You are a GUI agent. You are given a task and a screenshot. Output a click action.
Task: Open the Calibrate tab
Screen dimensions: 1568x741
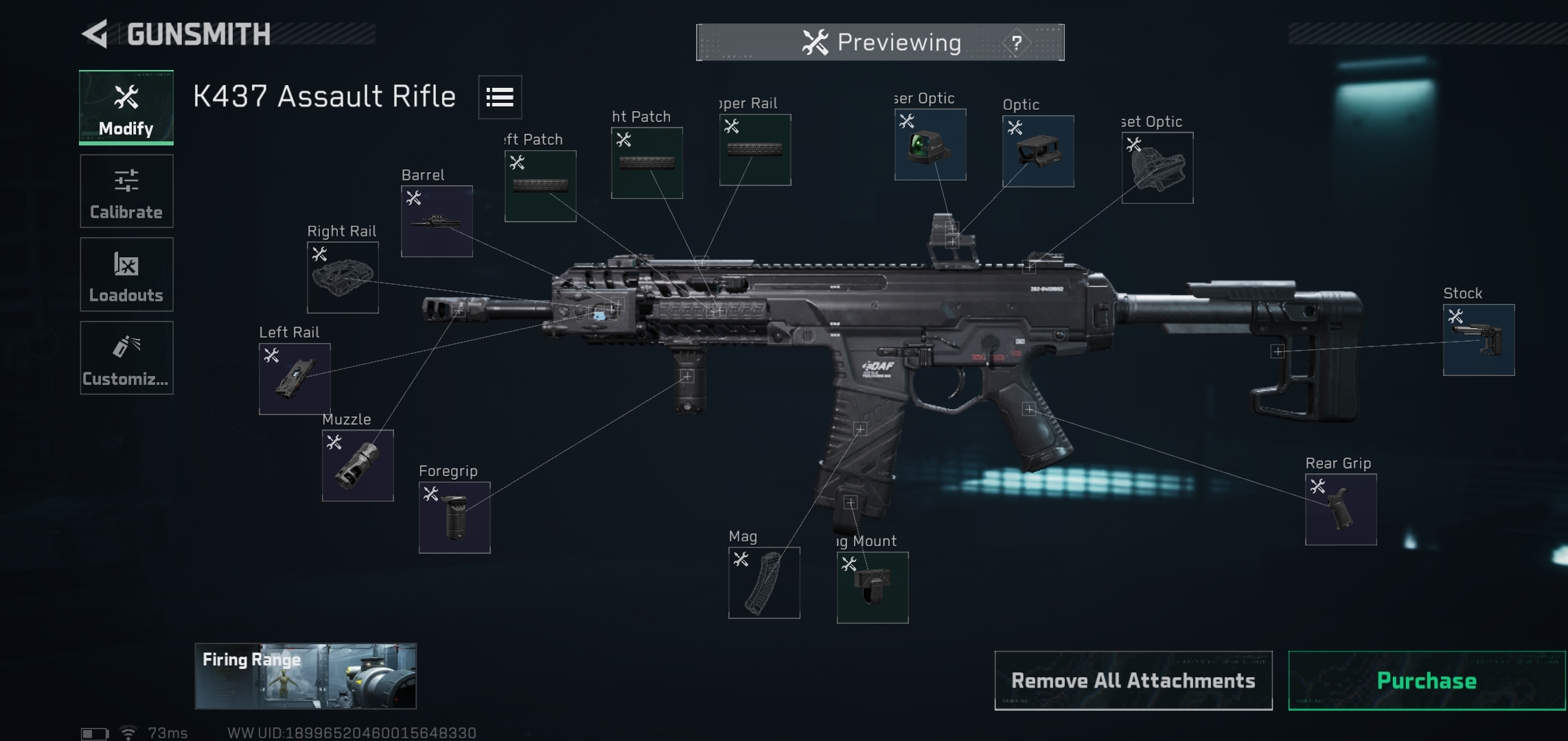tap(126, 191)
